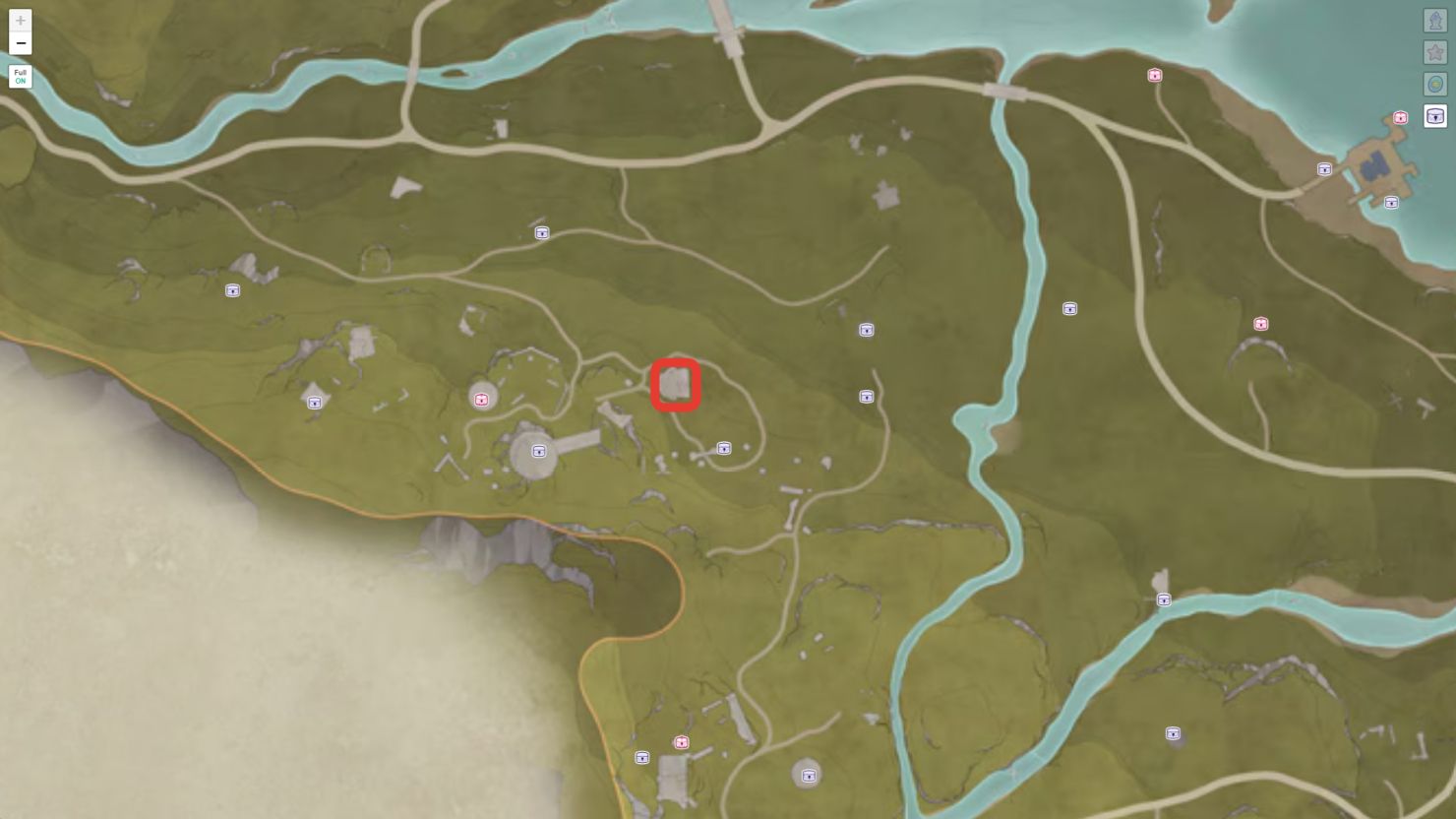Click the pink marker by the bottom-center ruins
Screen dimensions: 1456x819
[x=680, y=742]
